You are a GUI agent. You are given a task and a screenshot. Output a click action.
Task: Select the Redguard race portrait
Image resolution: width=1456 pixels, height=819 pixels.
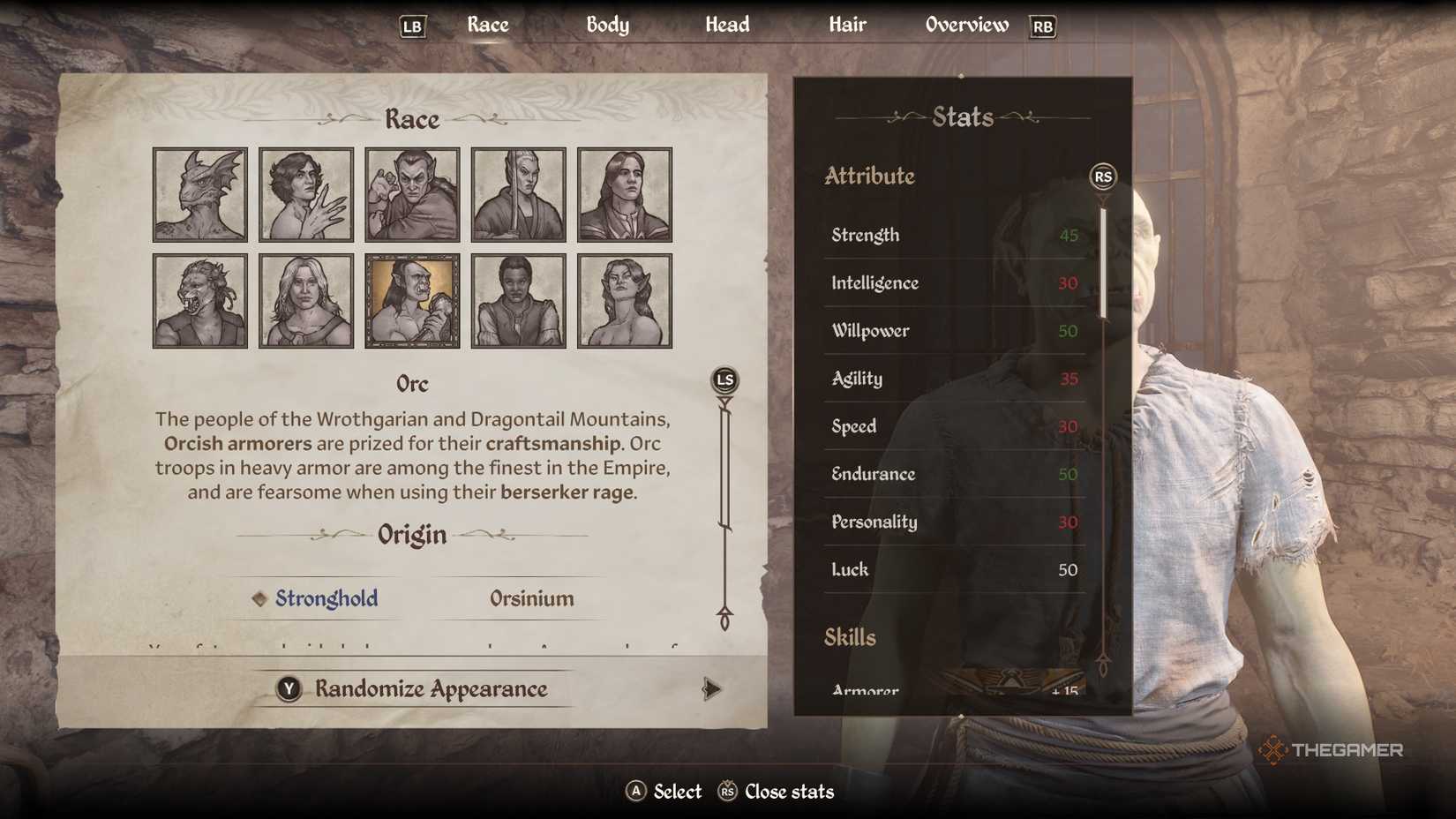[518, 300]
